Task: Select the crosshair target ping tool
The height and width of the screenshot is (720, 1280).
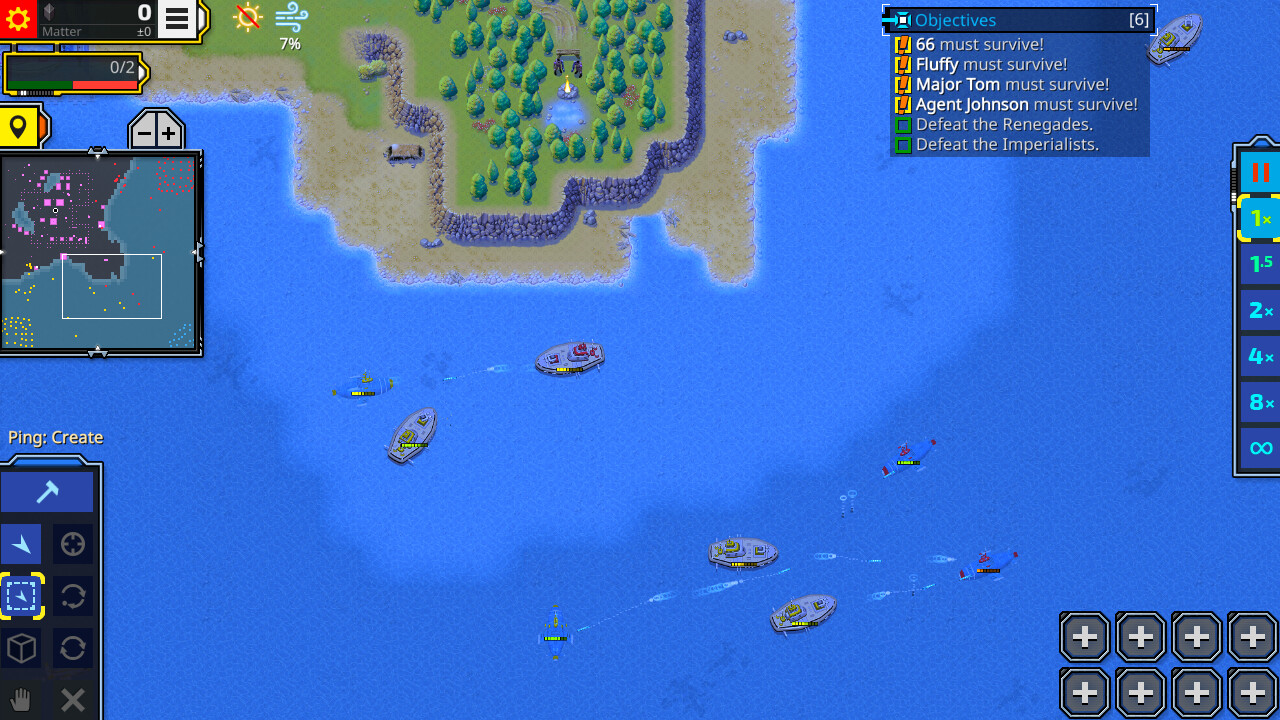Action: click(71, 543)
